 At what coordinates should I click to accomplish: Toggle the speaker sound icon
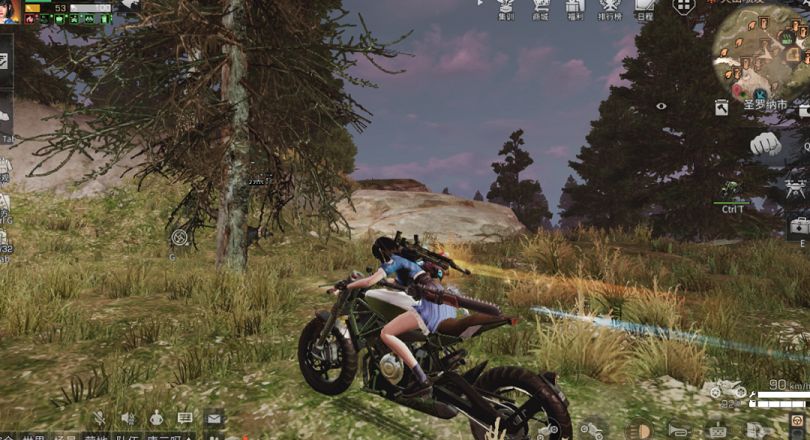coord(128,417)
